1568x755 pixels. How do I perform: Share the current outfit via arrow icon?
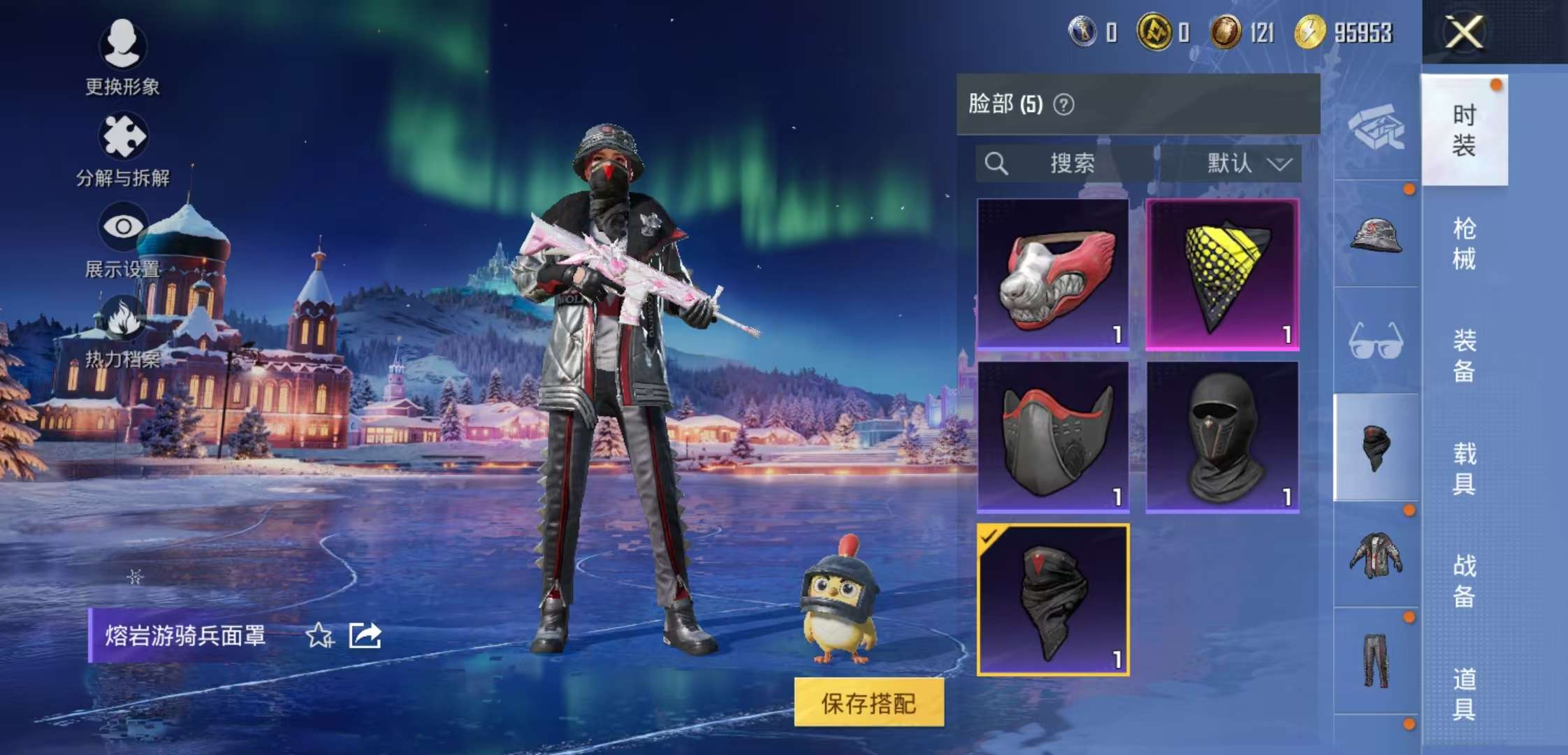pyautogui.click(x=365, y=635)
